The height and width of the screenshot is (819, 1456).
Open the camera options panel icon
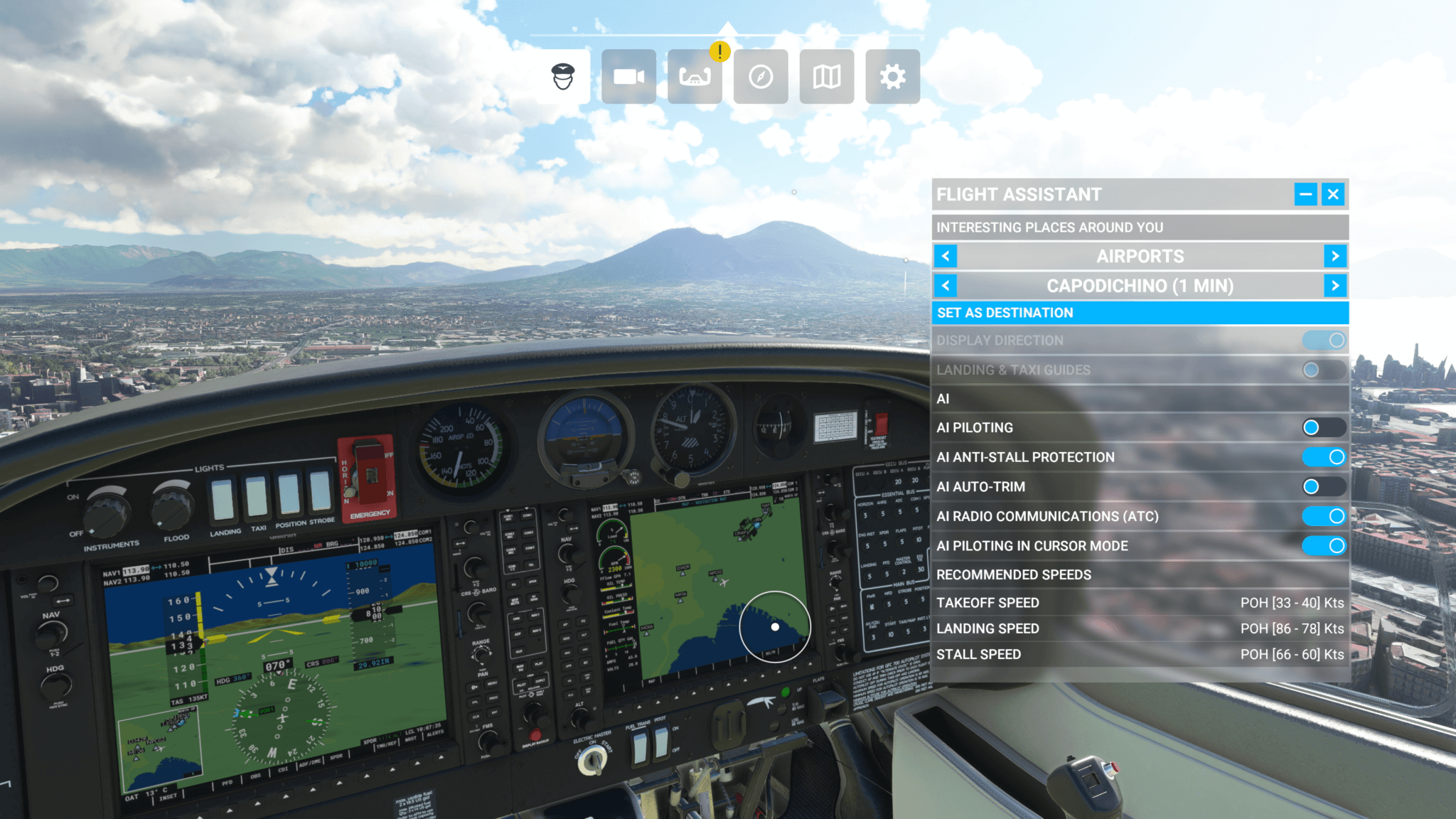(x=628, y=76)
